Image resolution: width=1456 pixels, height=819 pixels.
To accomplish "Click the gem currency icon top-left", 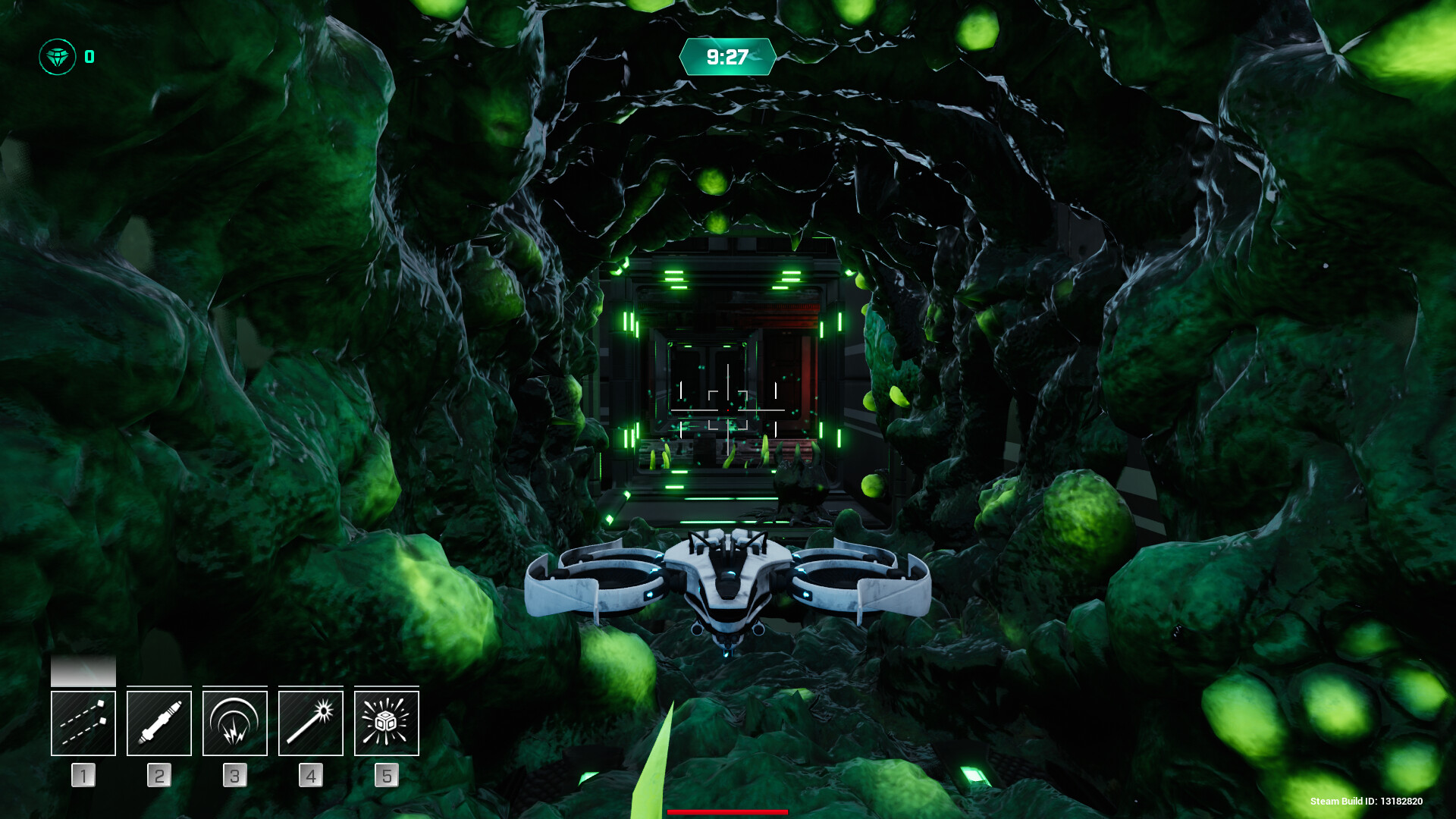I will [57, 54].
